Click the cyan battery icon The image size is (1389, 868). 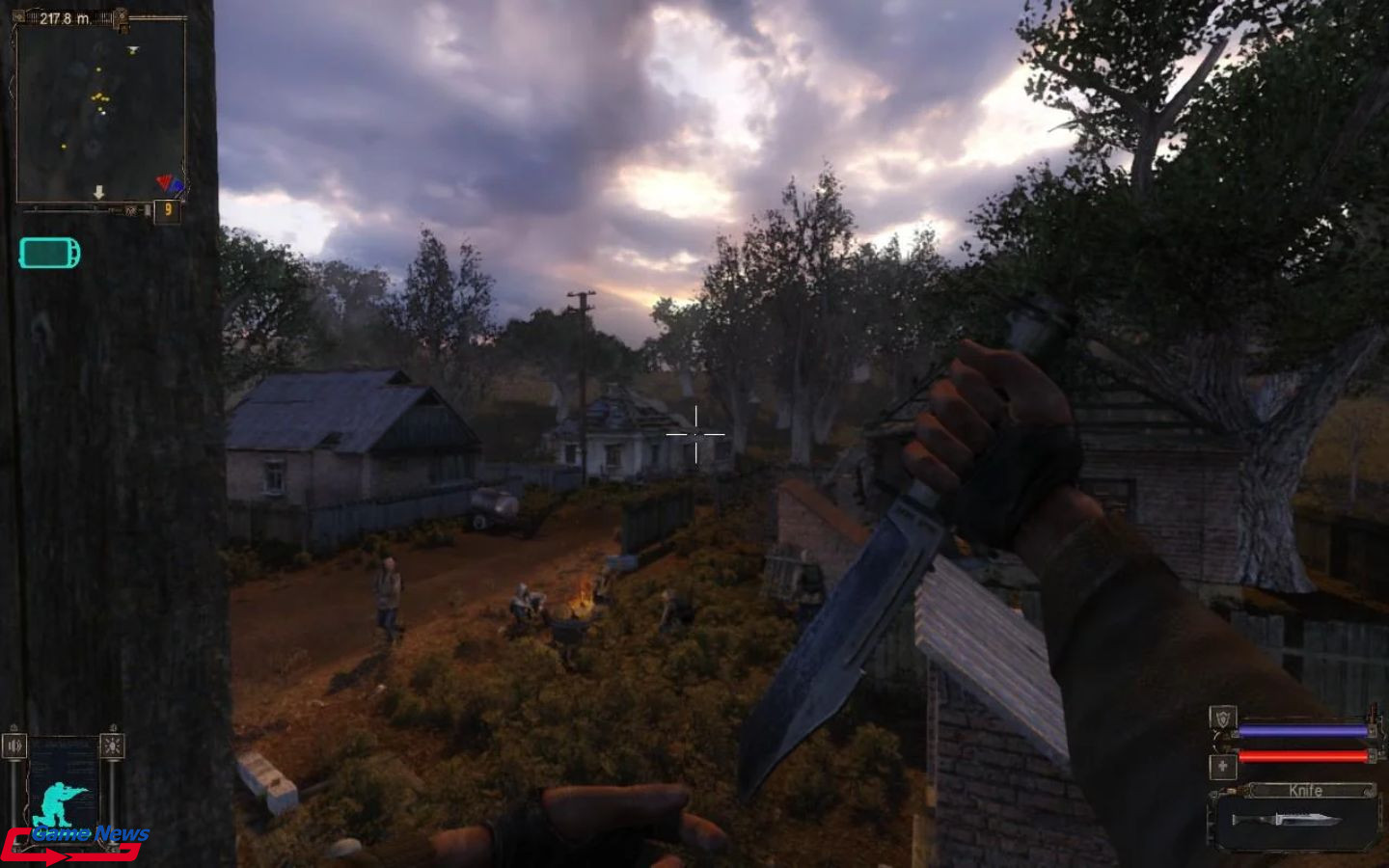[49, 253]
